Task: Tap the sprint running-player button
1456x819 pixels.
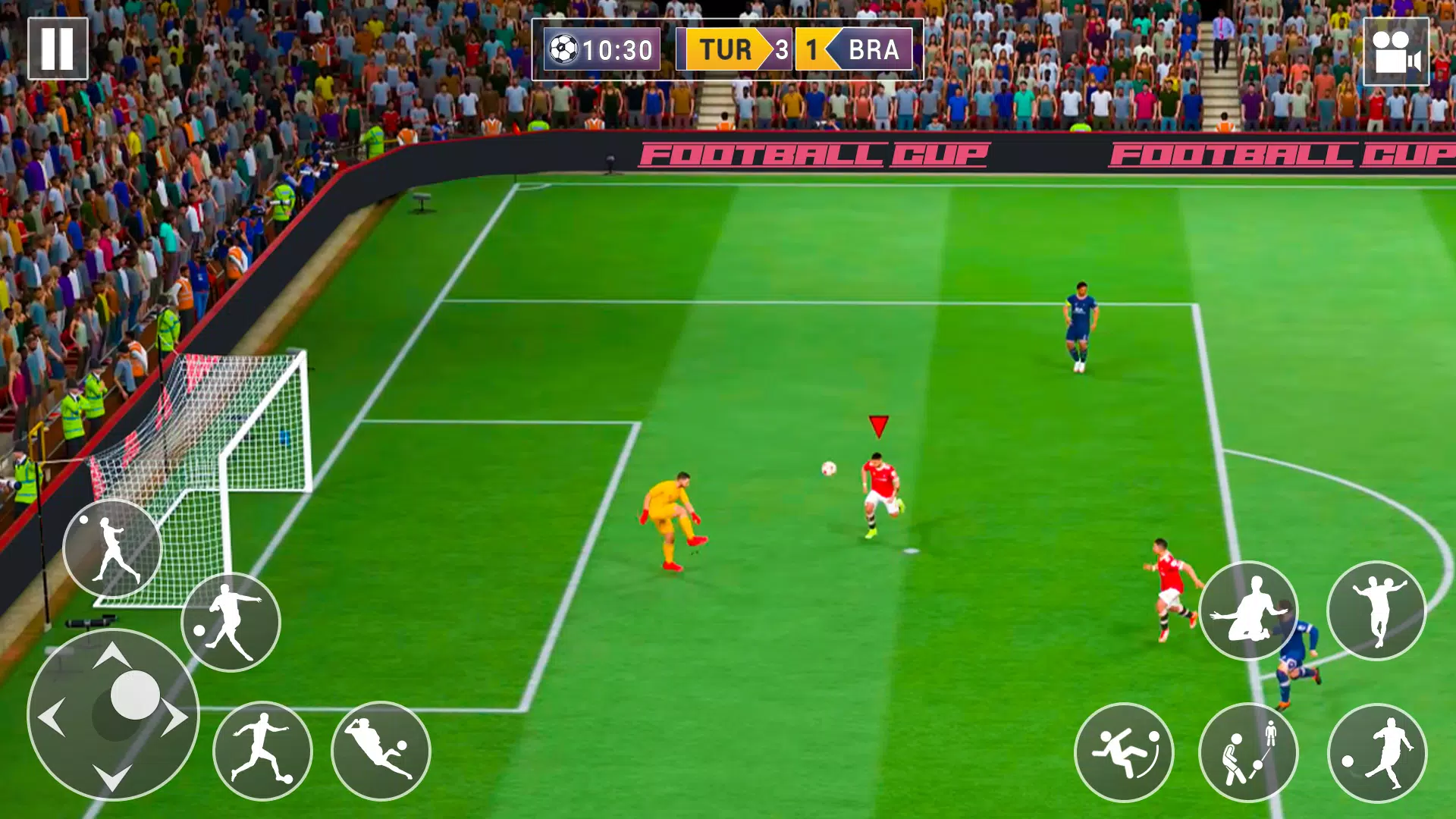Action: pos(264,749)
